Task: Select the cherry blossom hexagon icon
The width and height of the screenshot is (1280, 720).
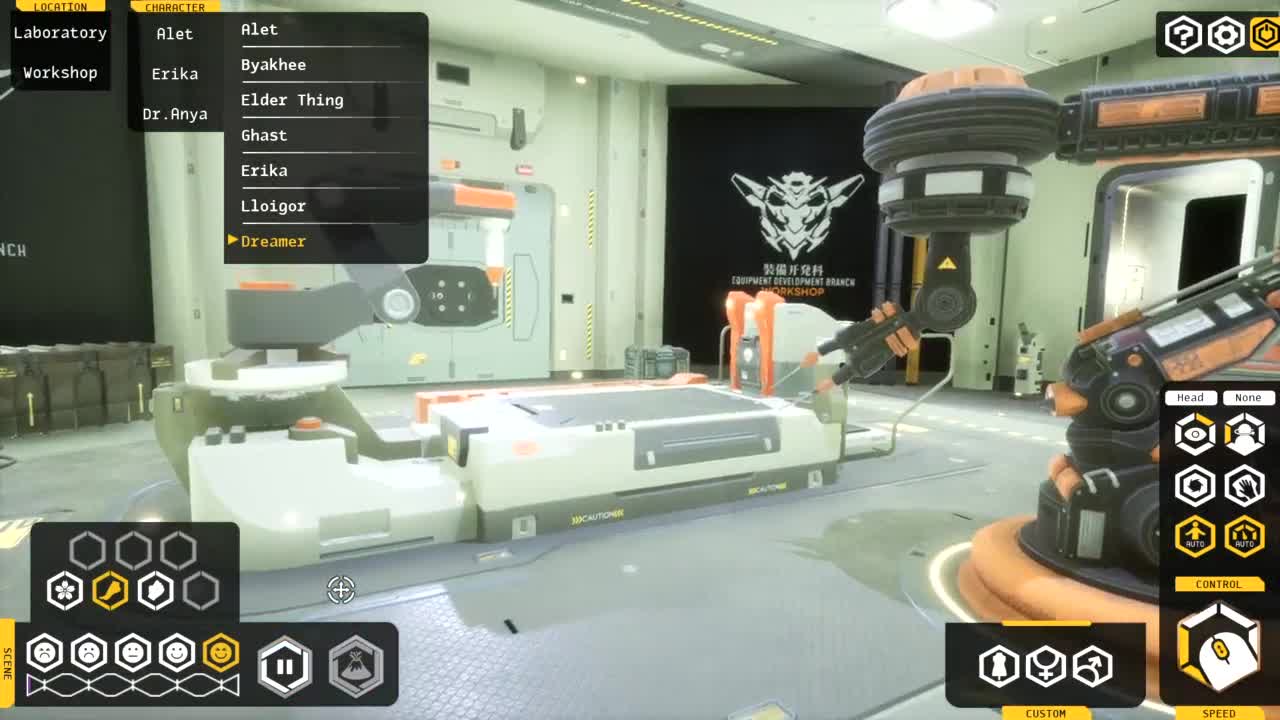Action: (65, 590)
